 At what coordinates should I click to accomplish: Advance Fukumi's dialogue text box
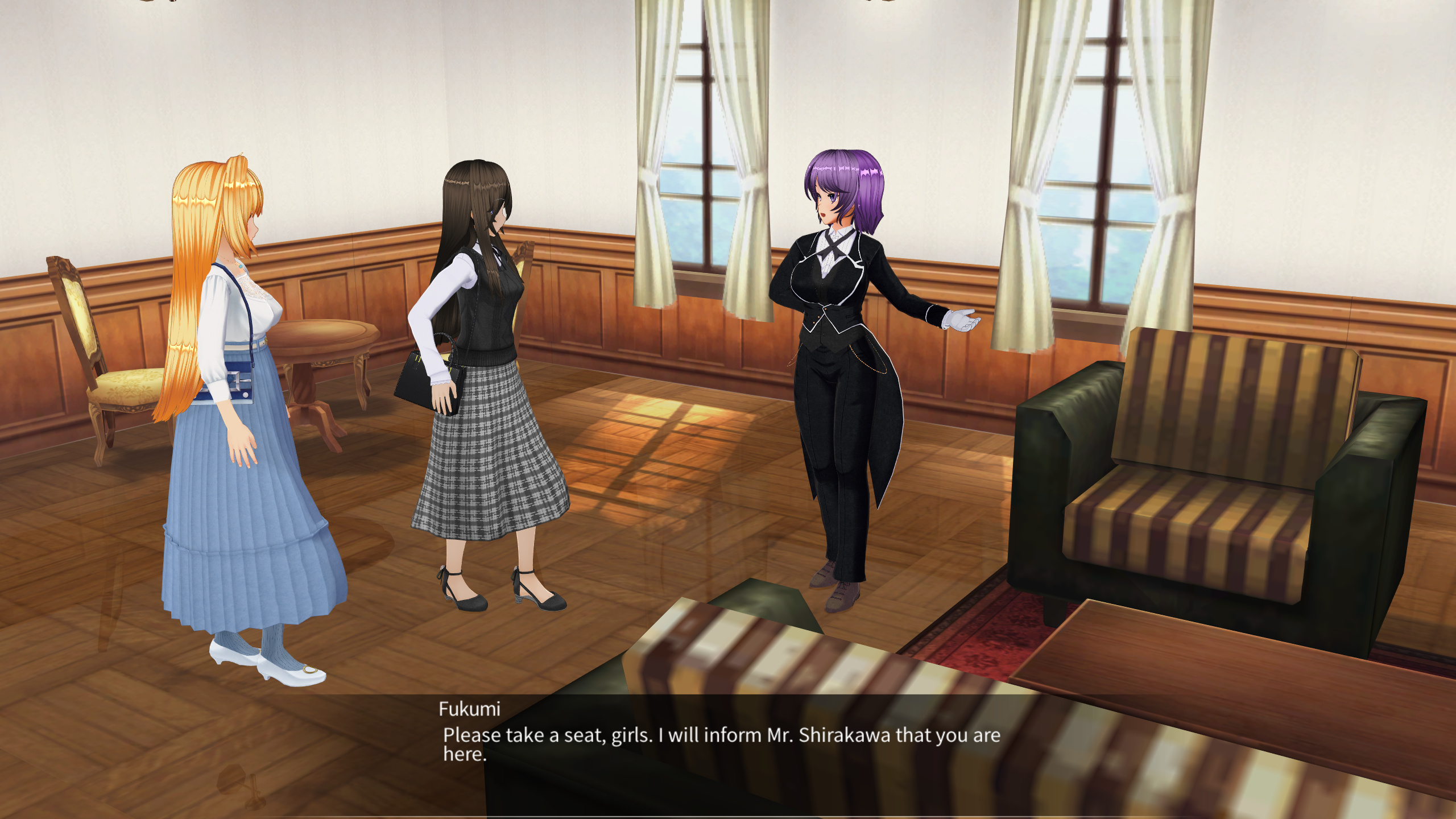(721, 744)
